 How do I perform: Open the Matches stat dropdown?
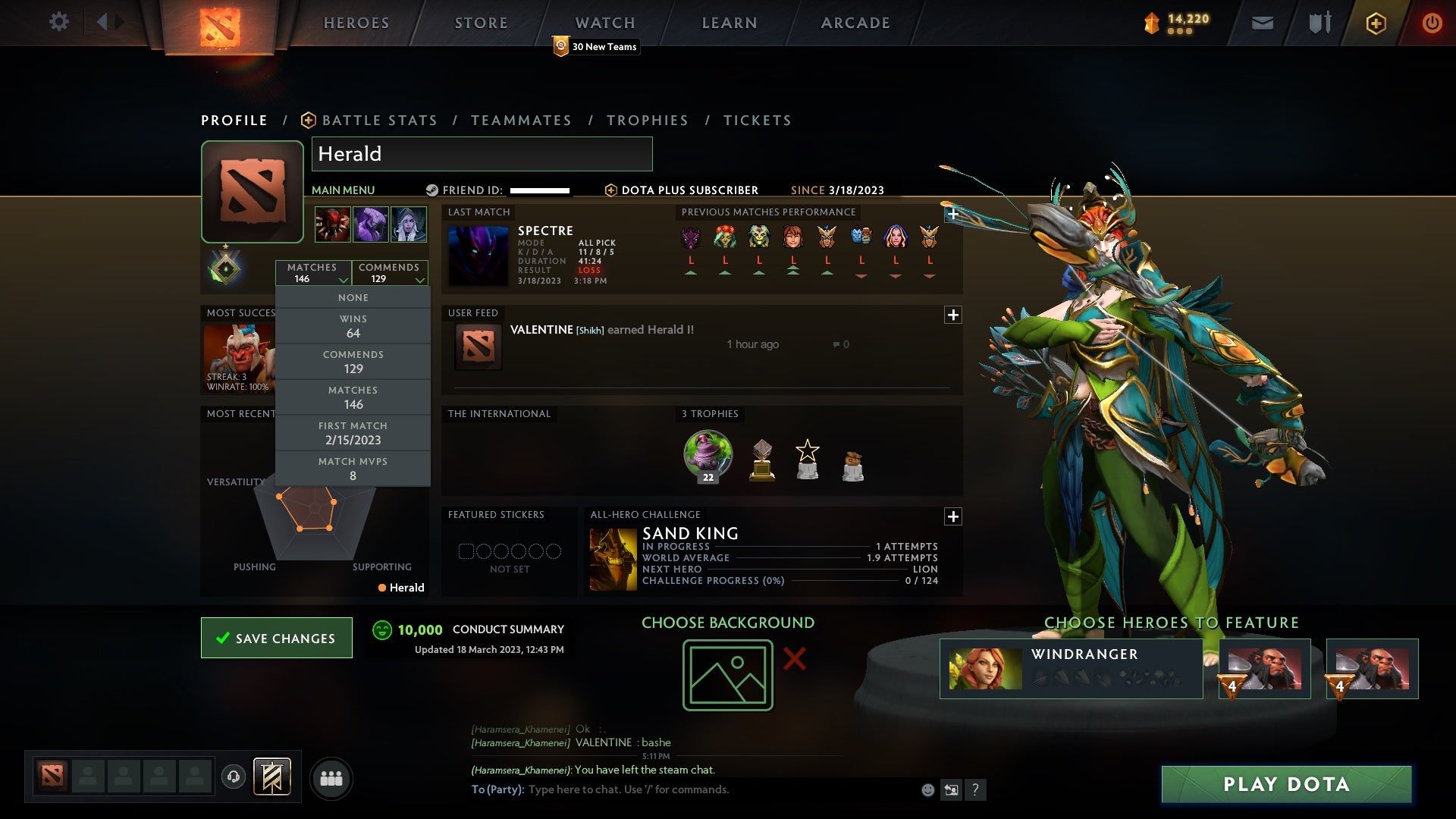pos(314,273)
